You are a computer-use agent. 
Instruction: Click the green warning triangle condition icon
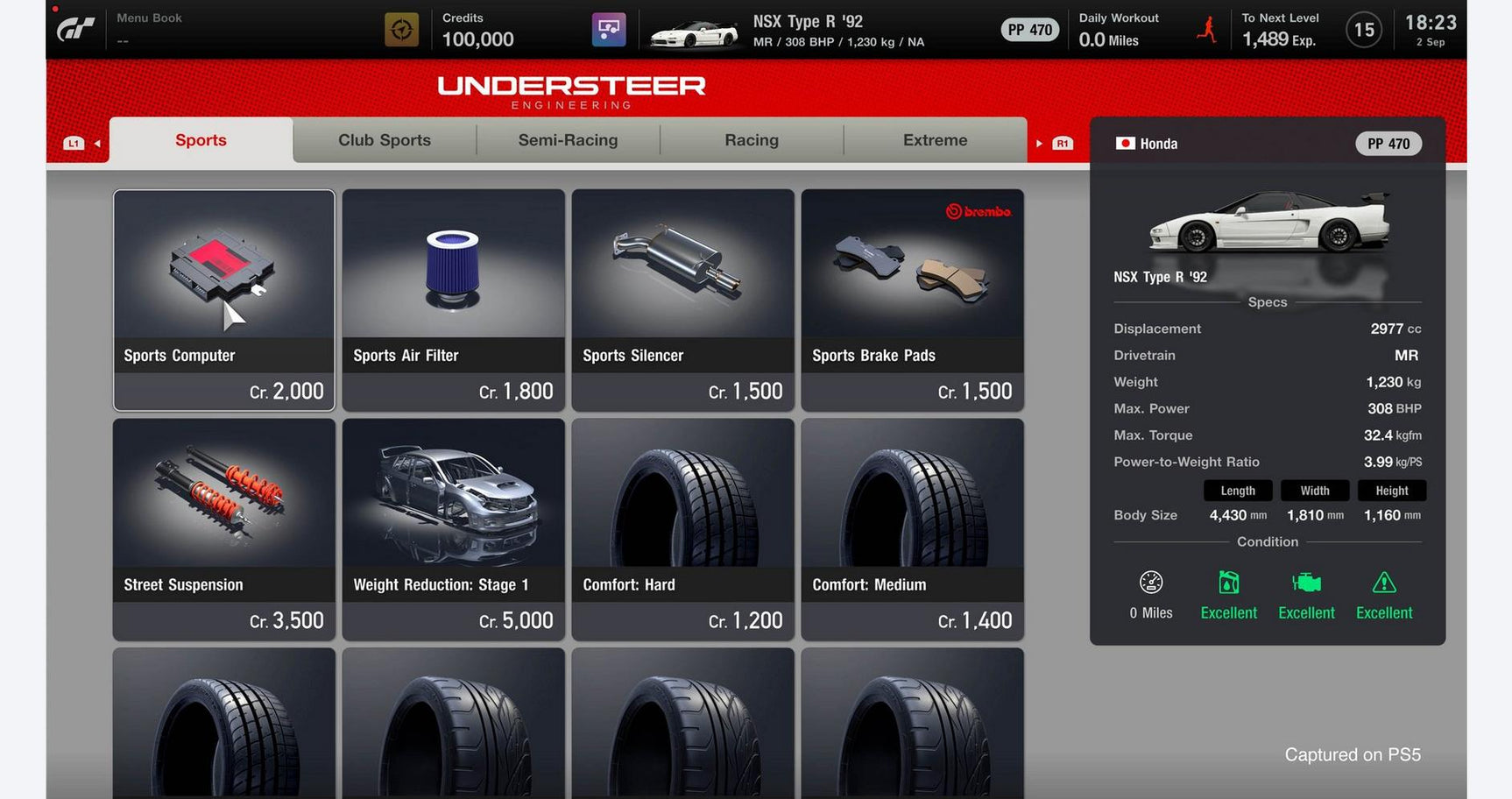(1383, 581)
